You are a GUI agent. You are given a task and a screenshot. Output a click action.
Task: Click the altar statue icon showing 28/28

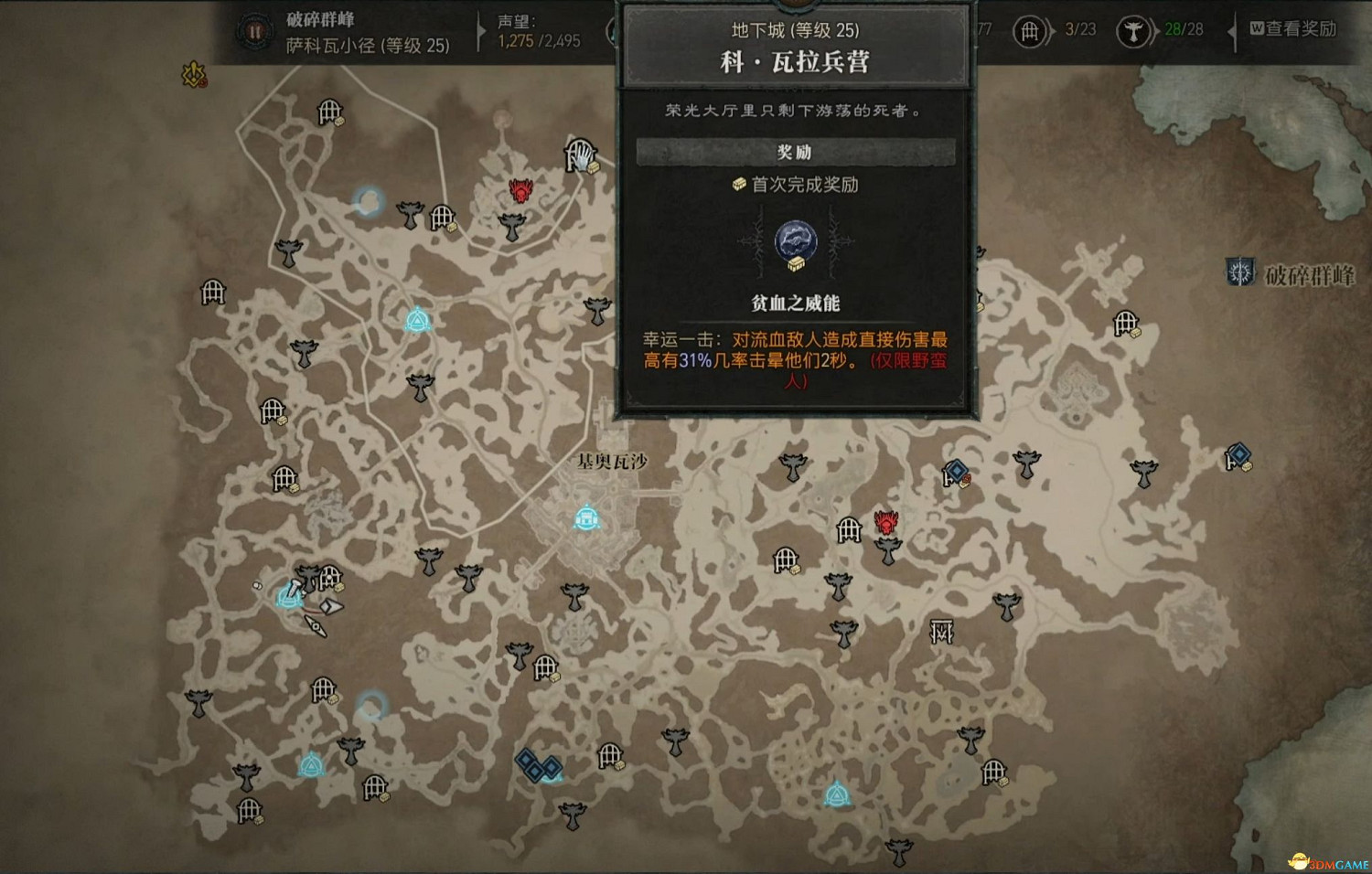click(1134, 30)
